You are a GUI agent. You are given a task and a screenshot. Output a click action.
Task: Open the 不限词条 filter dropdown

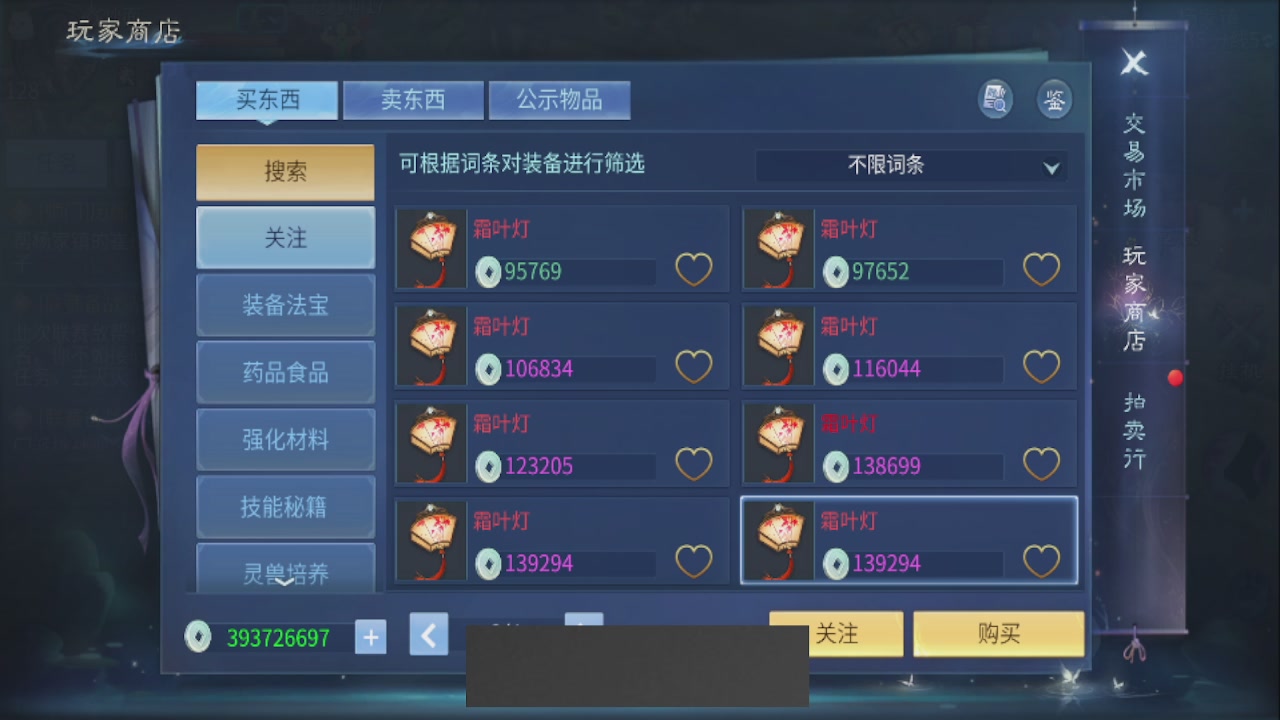click(x=910, y=166)
